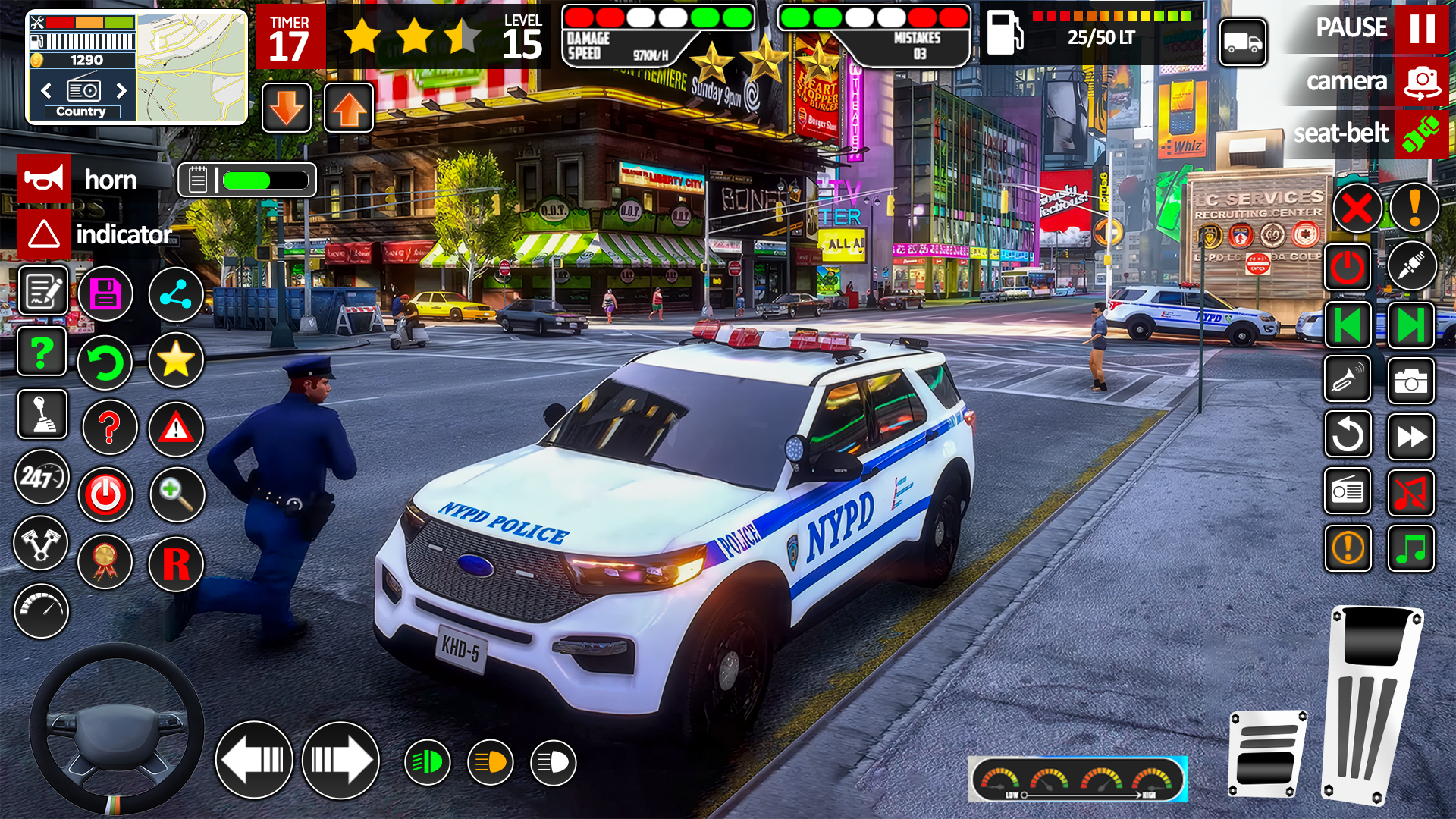Switch radio to next station
Viewport: 1456px width, 819px height.
tap(121, 91)
